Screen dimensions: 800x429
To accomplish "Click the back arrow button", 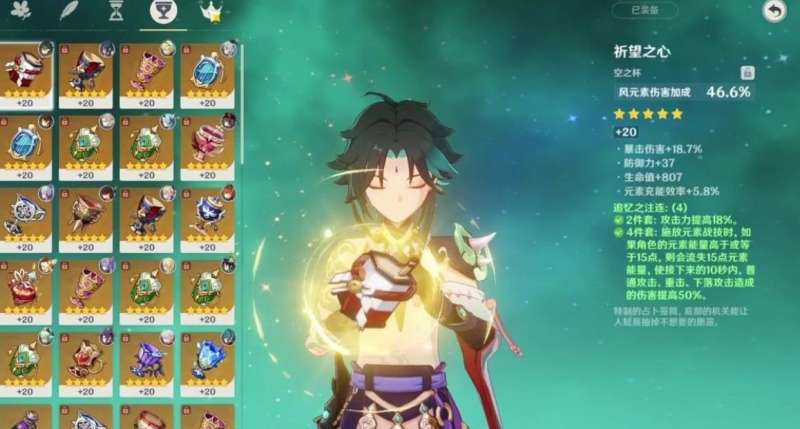I will click(773, 11).
